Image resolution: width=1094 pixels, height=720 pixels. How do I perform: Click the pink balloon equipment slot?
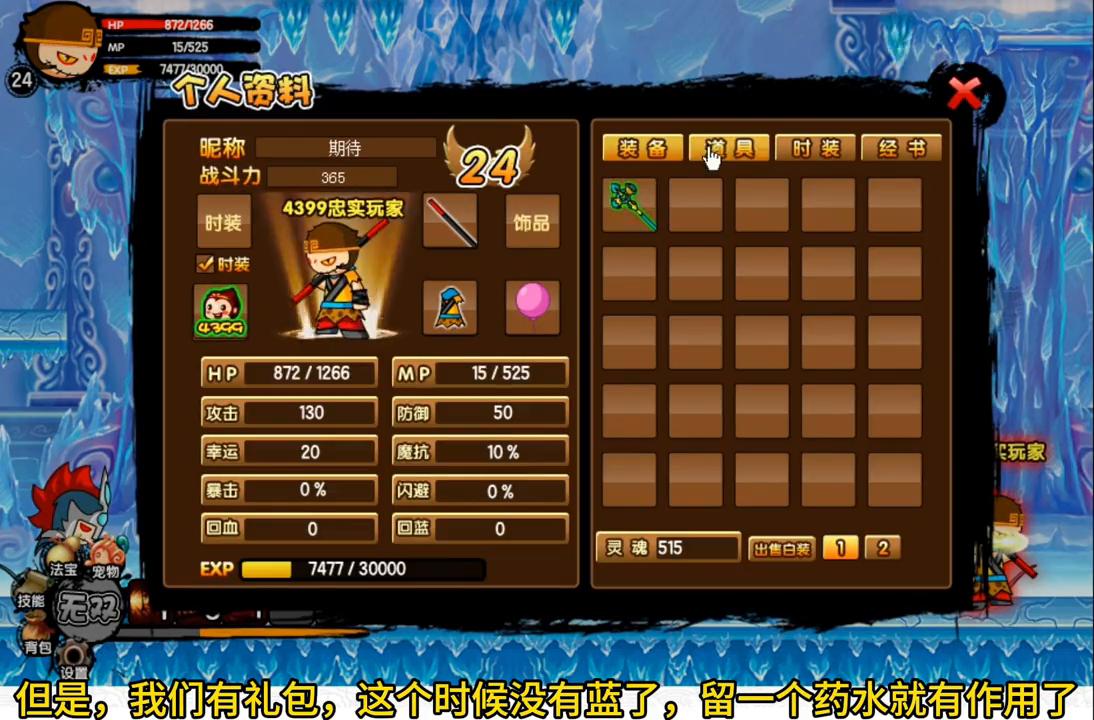(x=532, y=307)
